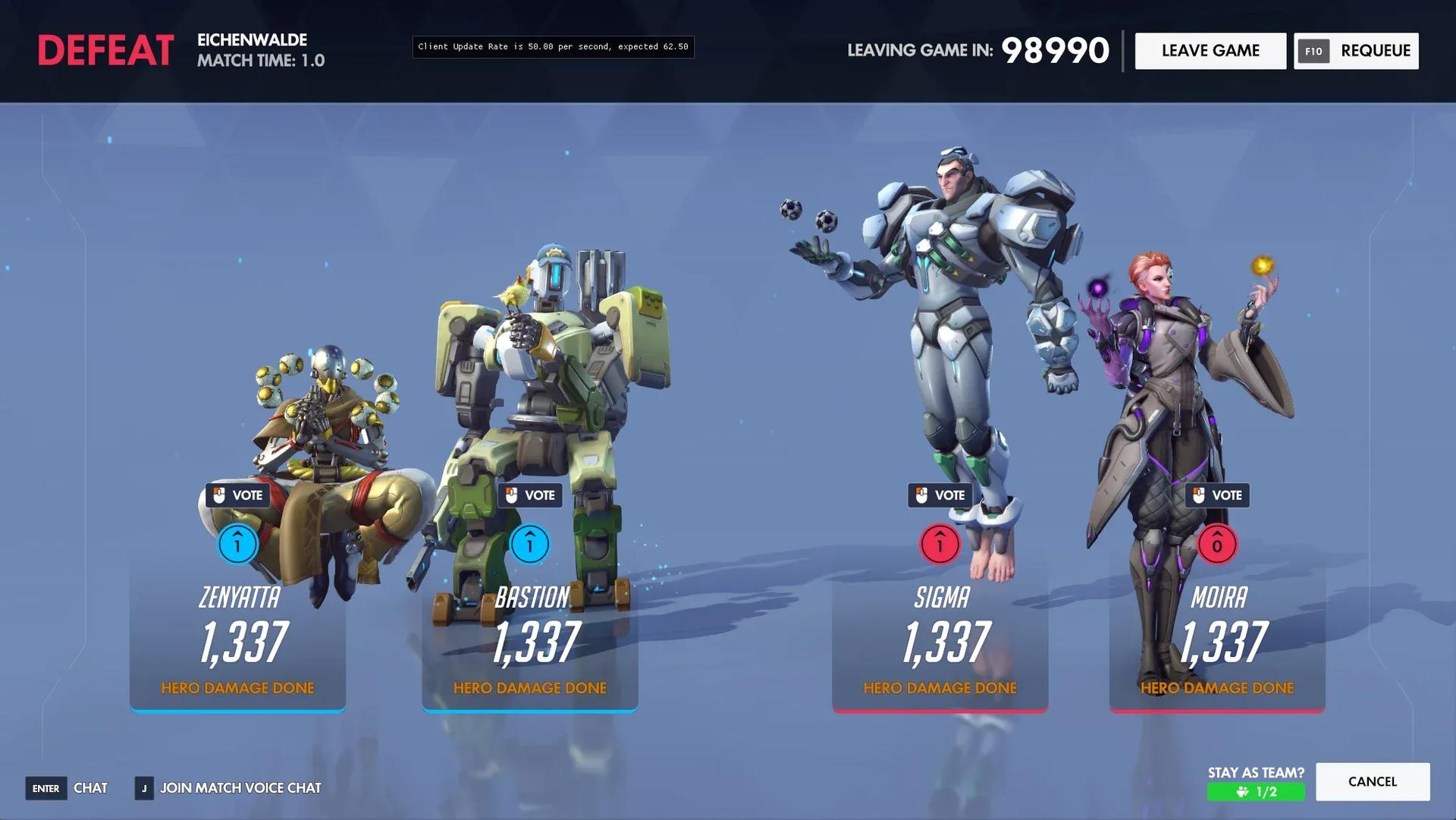The height and width of the screenshot is (820, 1456).
Task: Click the F10 key icon next to REQUEUE
Action: pyautogui.click(x=1313, y=51)
